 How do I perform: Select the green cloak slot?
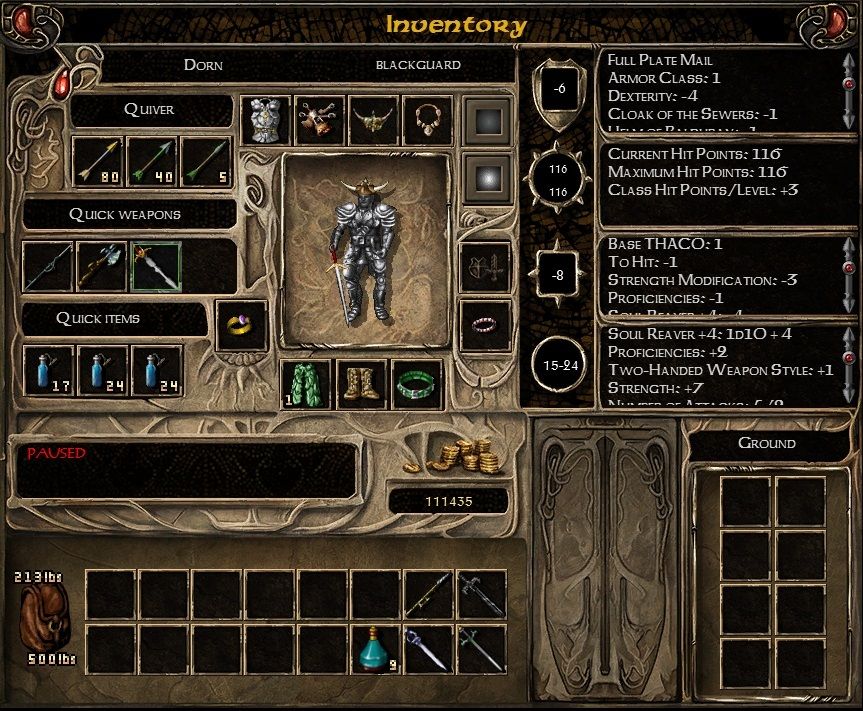pyautogui.click(x=306, y=385)
